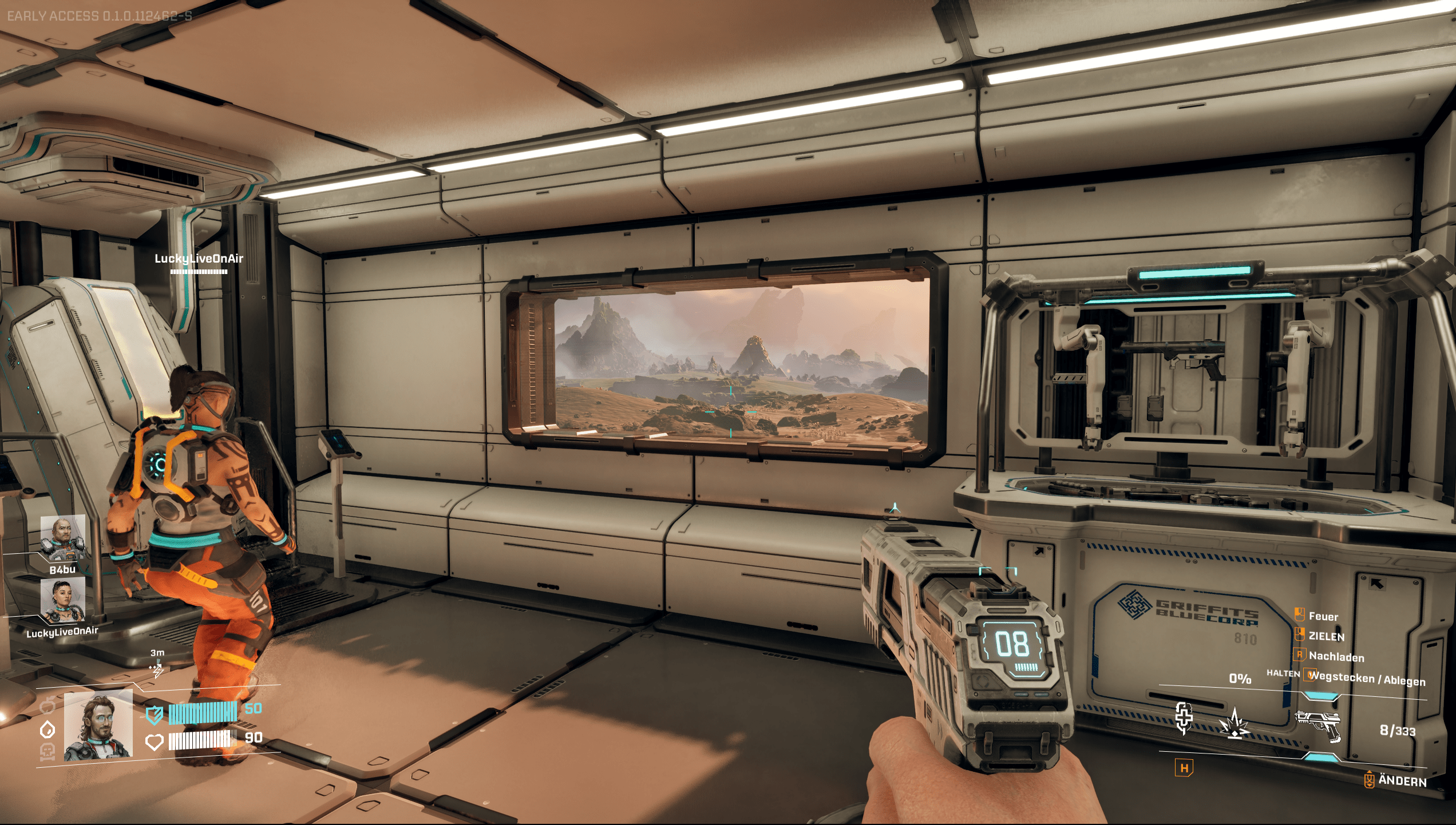
Task: Click teammate B4bu's portrait
Action: click(x=63, y=538)
